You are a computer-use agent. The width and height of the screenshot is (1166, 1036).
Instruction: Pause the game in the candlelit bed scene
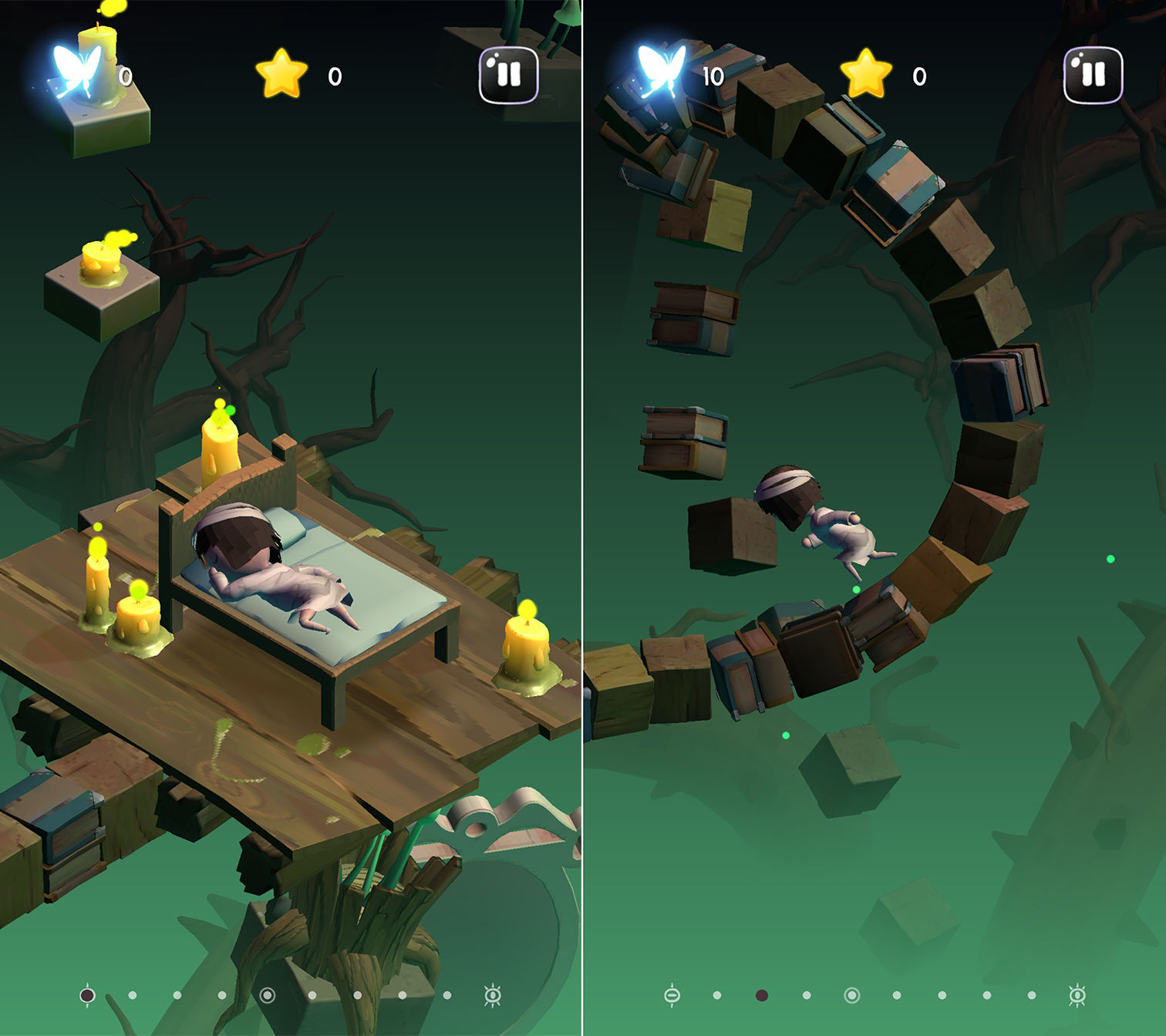point(508,75)
